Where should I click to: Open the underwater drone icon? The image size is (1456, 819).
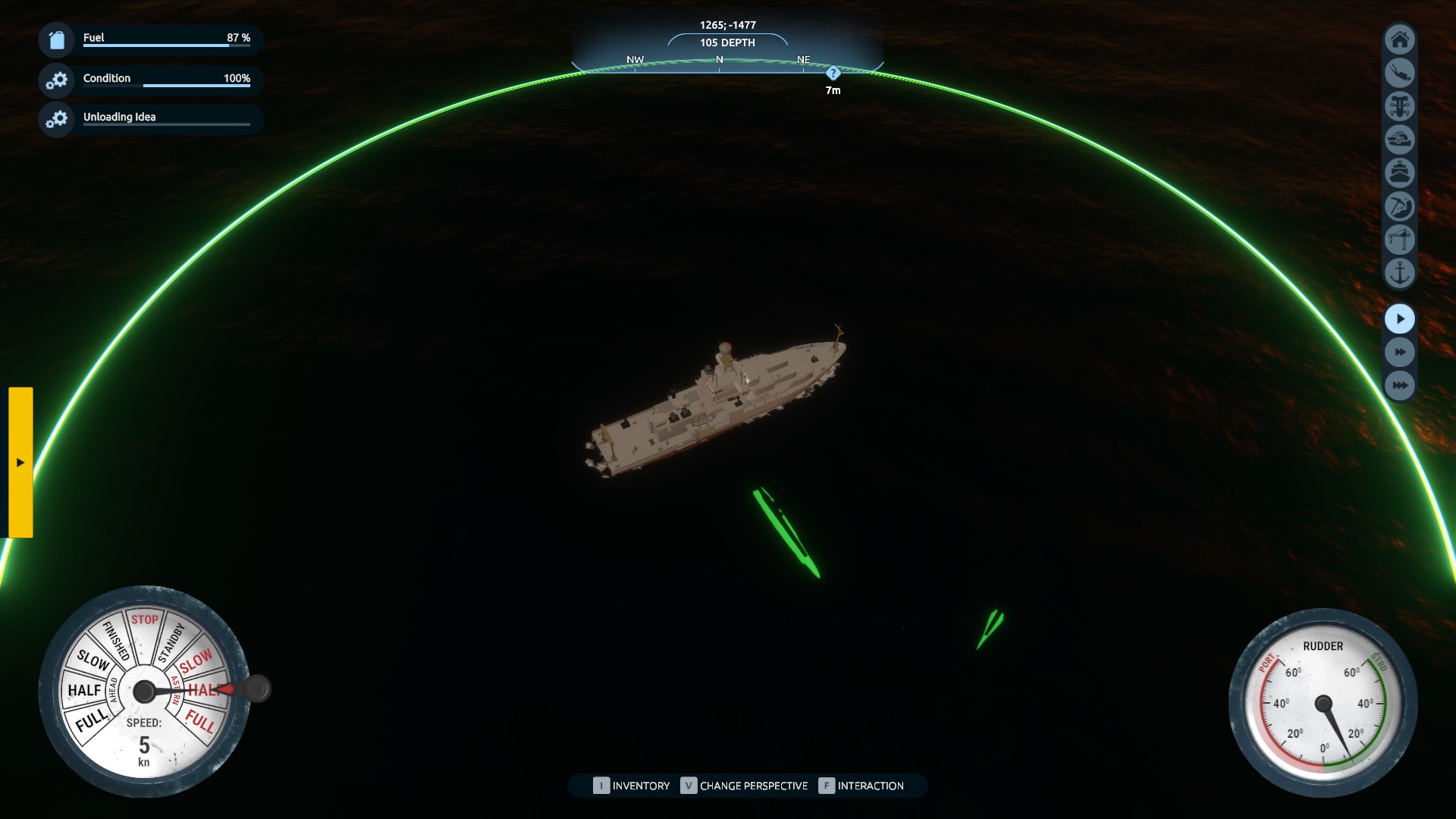[1399, 106]
